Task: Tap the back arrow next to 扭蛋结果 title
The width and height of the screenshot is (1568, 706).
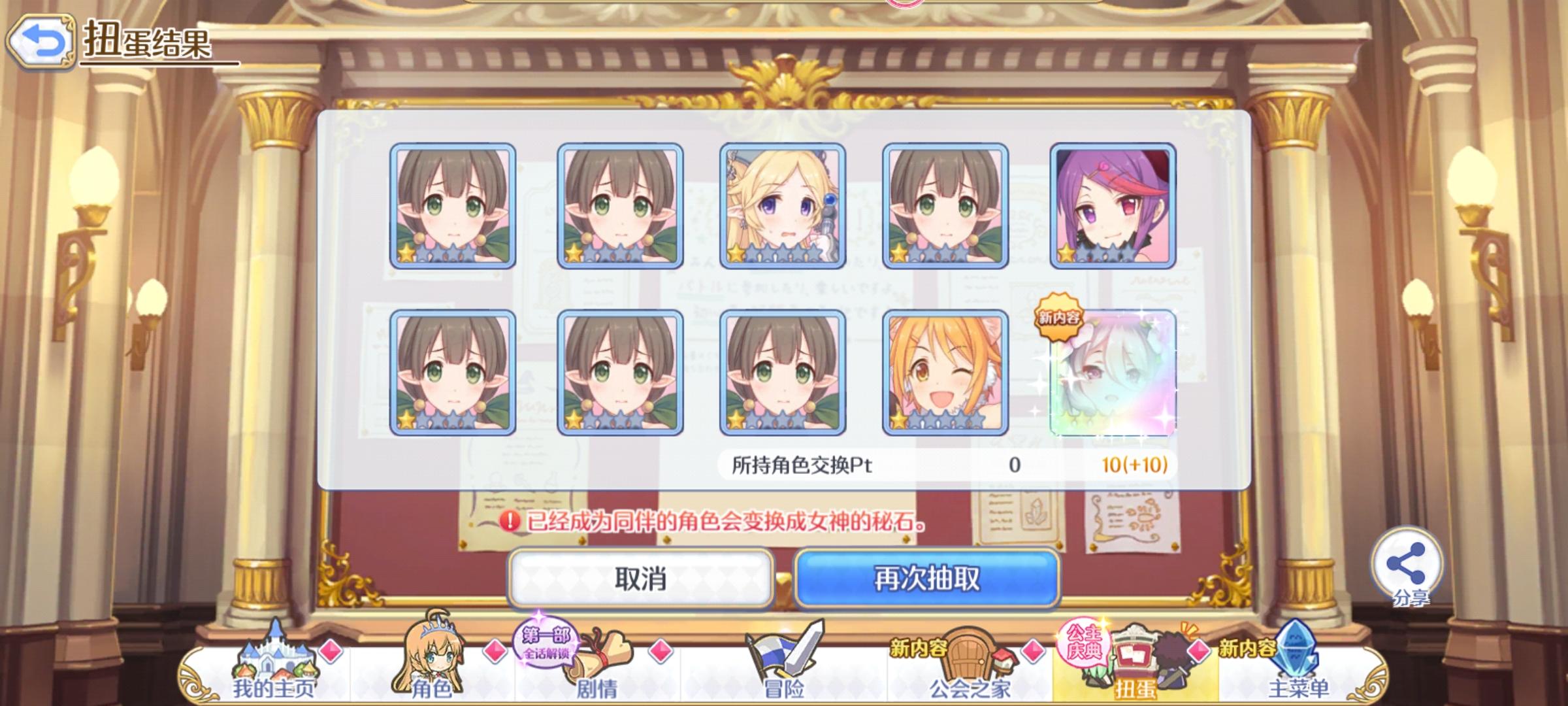Action: pyautogui.click(x=41, y=41)
